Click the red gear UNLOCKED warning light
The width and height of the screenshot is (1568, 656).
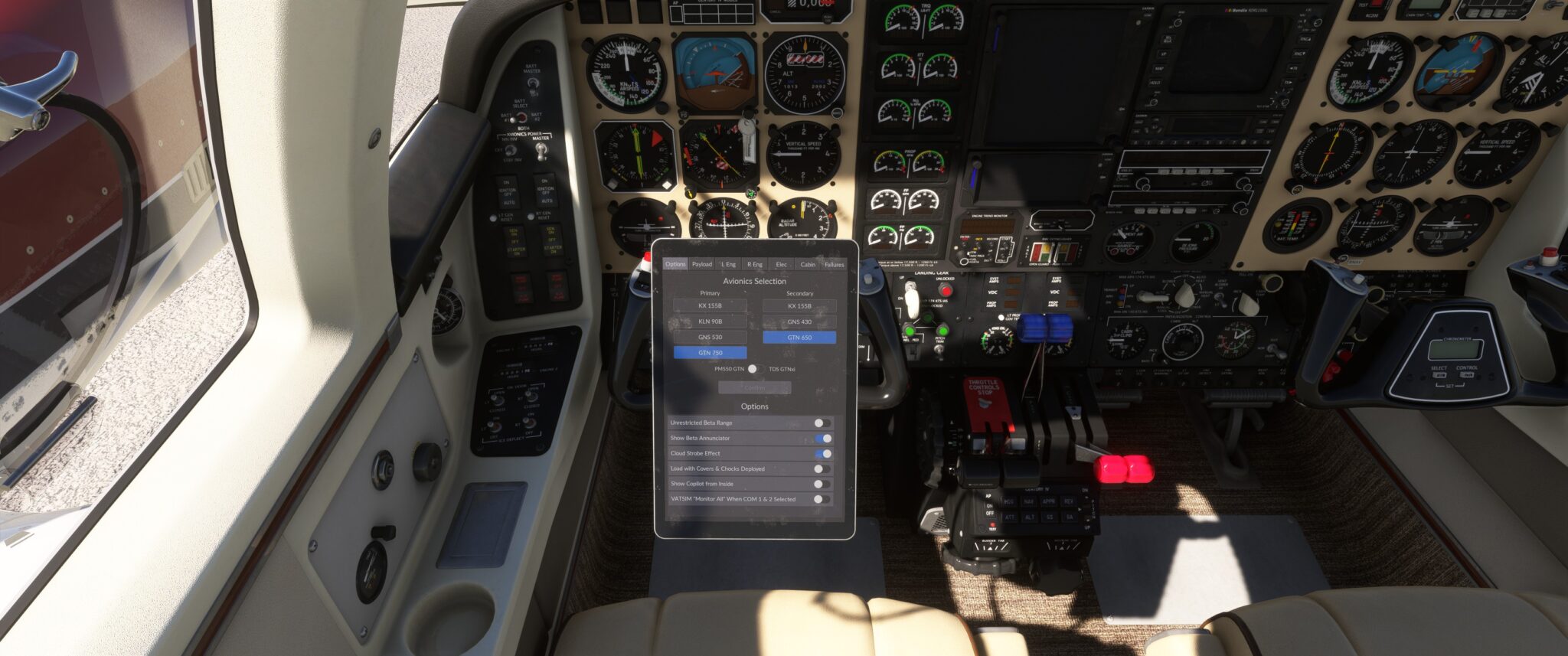[946, 289]
